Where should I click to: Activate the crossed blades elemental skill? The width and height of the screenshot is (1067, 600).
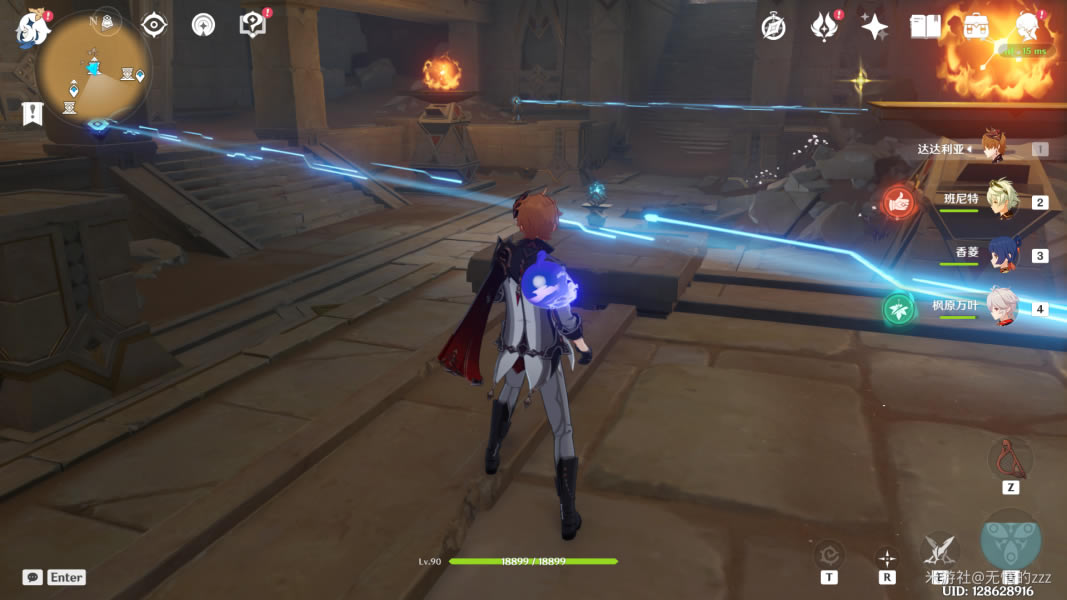click(939, 549)
